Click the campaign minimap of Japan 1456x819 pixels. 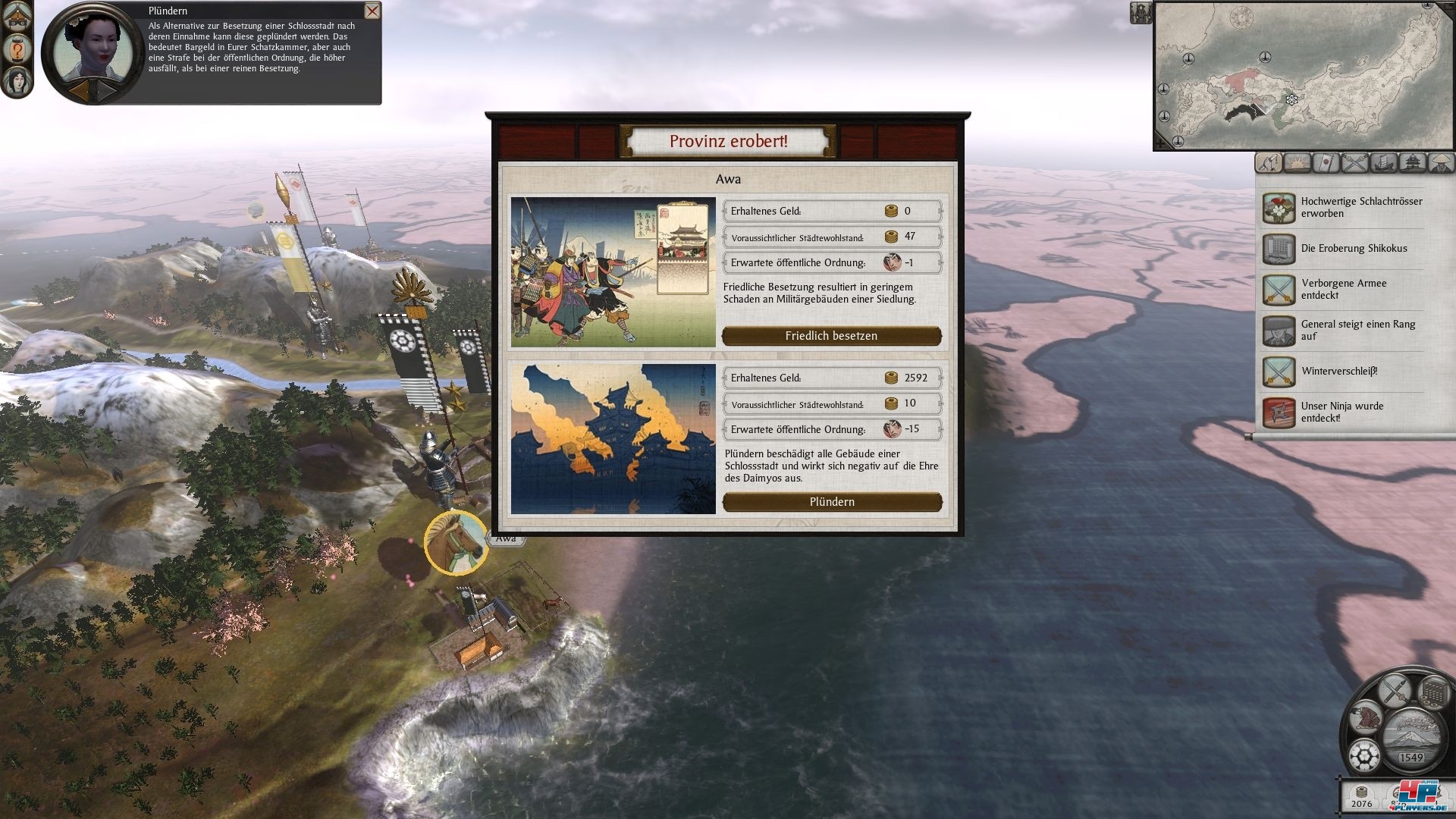(x=1303, y=76)
